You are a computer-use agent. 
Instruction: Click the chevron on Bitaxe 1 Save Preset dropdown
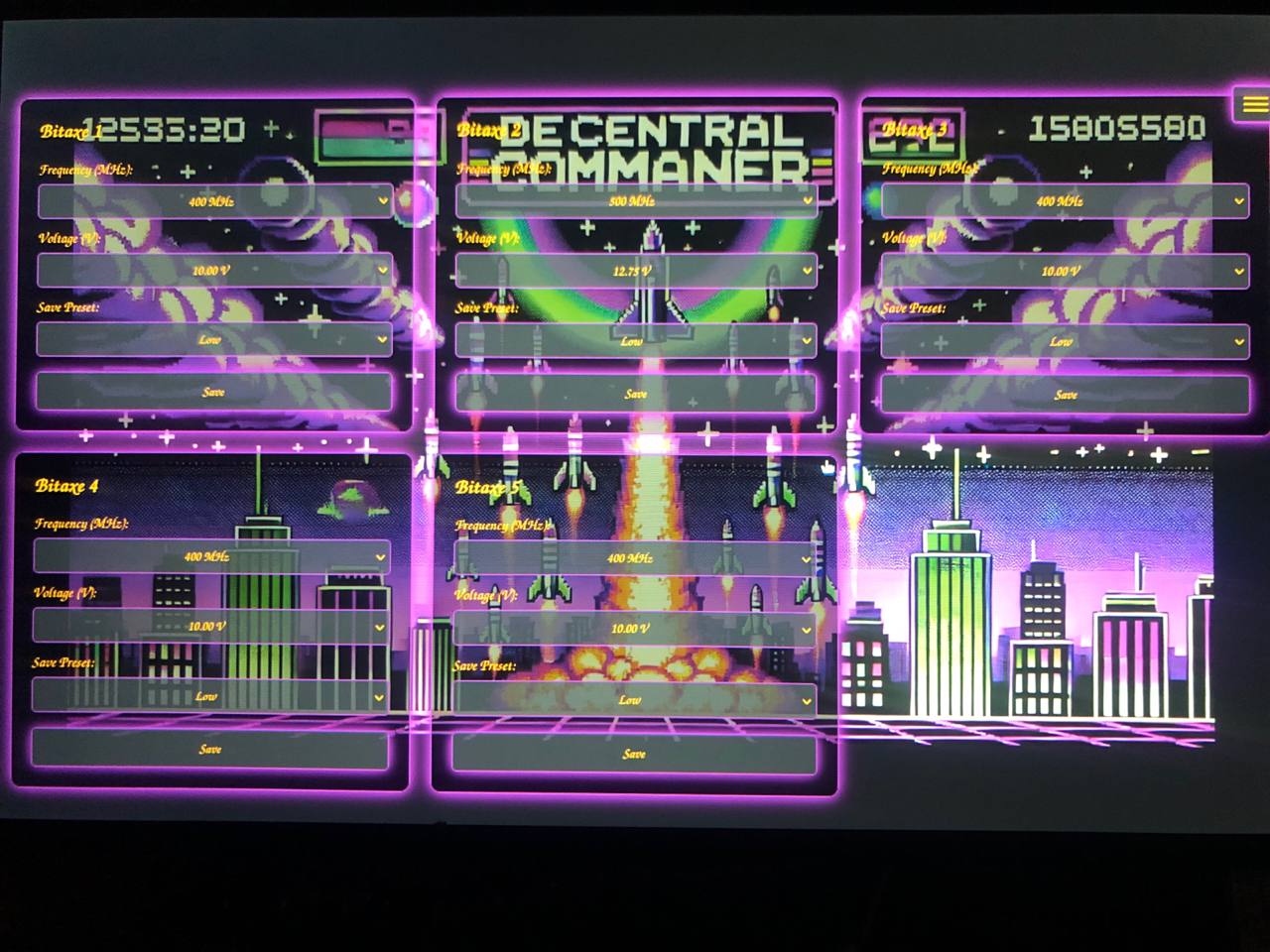point(381,340)
